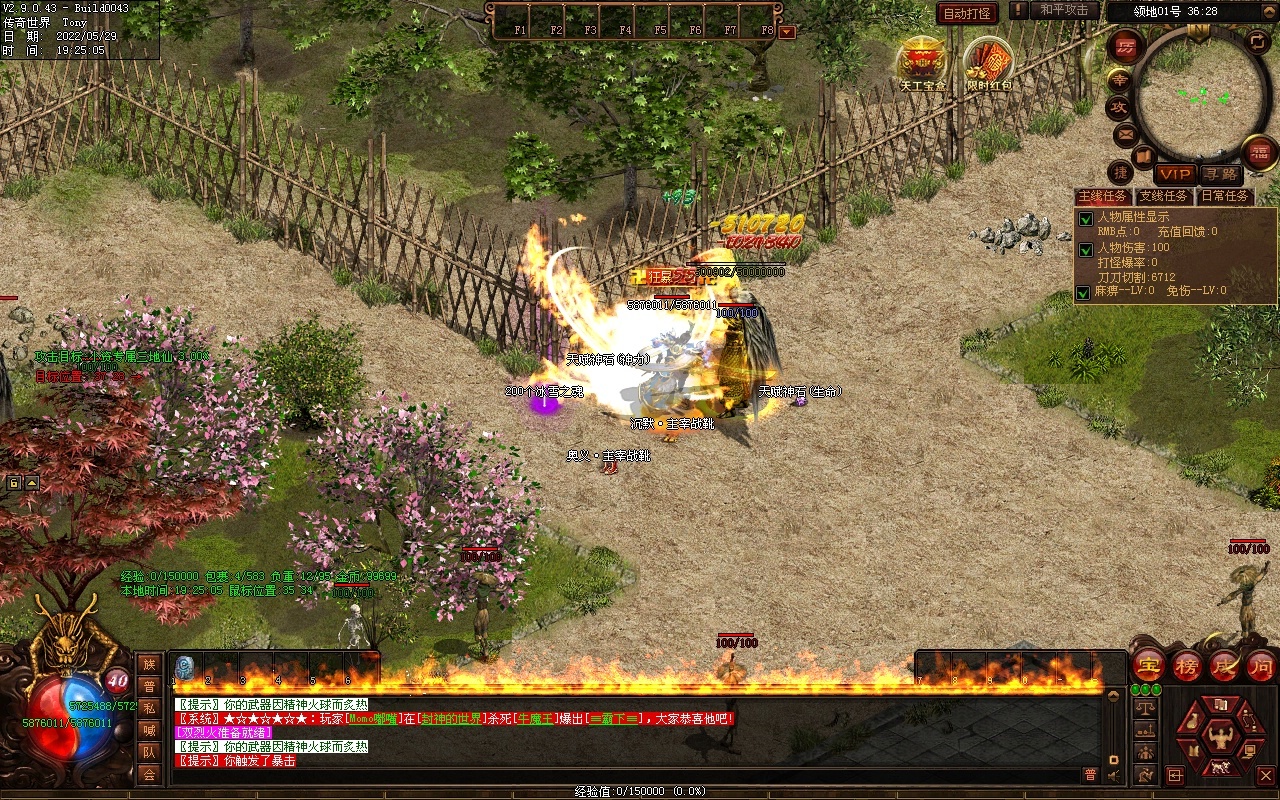
Task: Toggle the 人物伤害 checkbox
Action: (x=1085, y=249)
